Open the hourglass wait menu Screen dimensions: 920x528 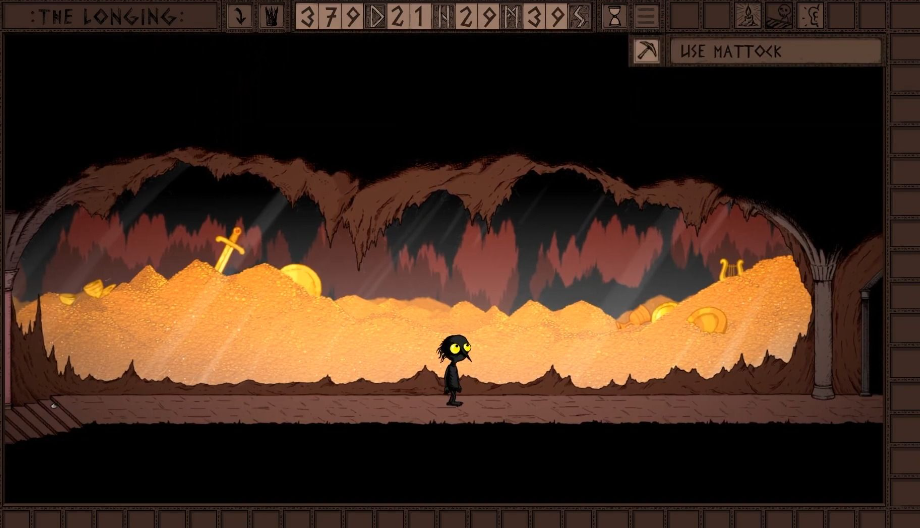614,16
